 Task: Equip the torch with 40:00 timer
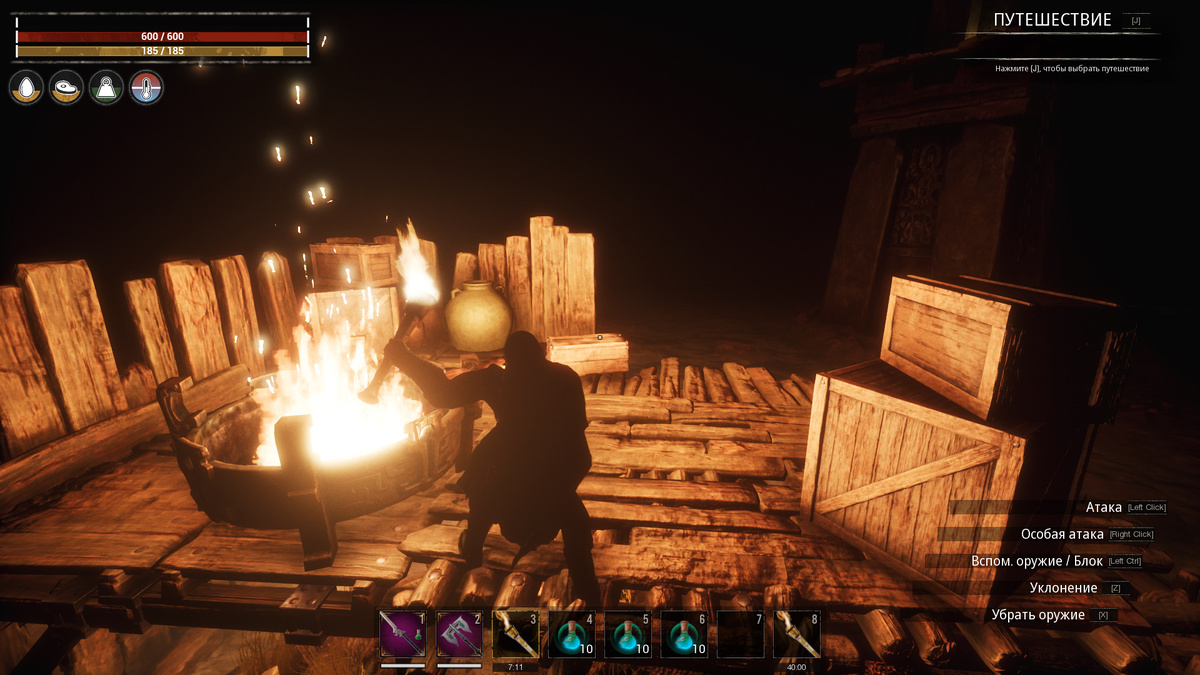[x=797, y=635]
